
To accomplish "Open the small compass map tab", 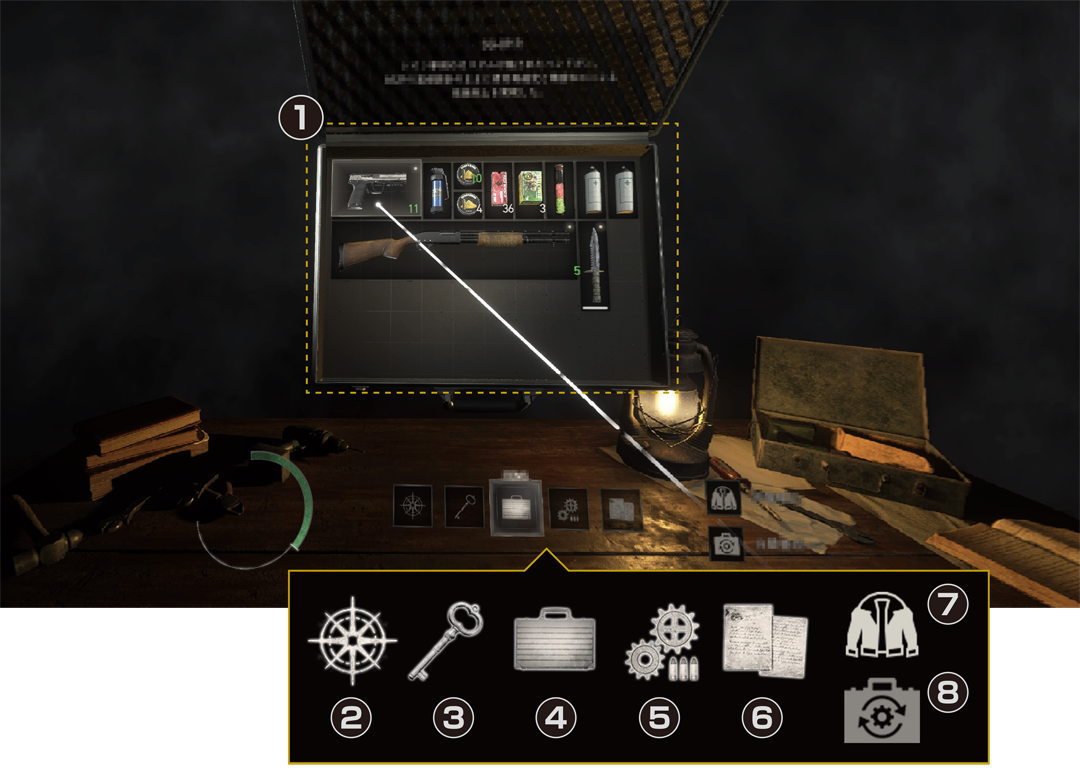I will [412, 505].
